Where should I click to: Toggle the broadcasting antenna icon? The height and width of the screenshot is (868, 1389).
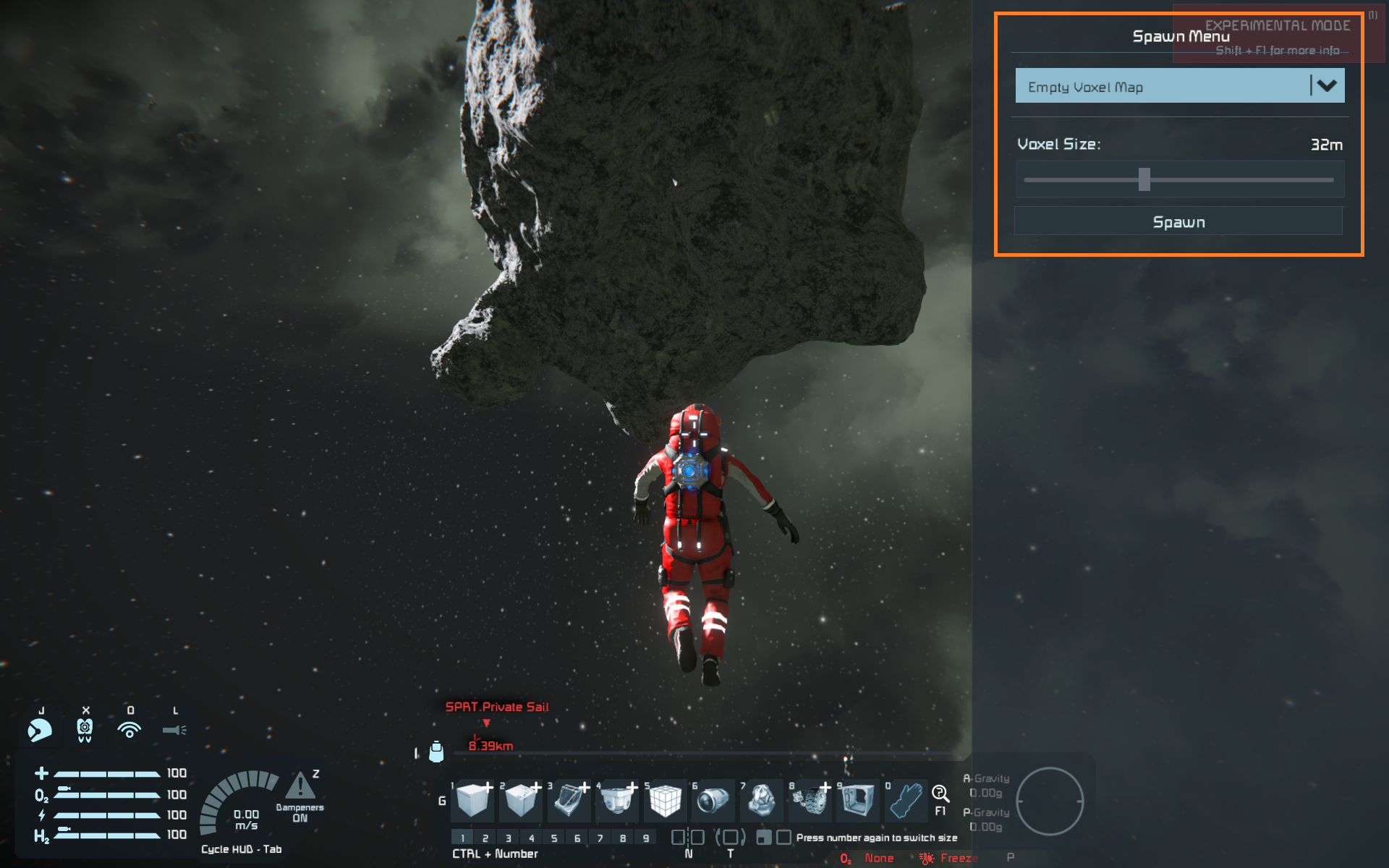(x=129, y=730)
